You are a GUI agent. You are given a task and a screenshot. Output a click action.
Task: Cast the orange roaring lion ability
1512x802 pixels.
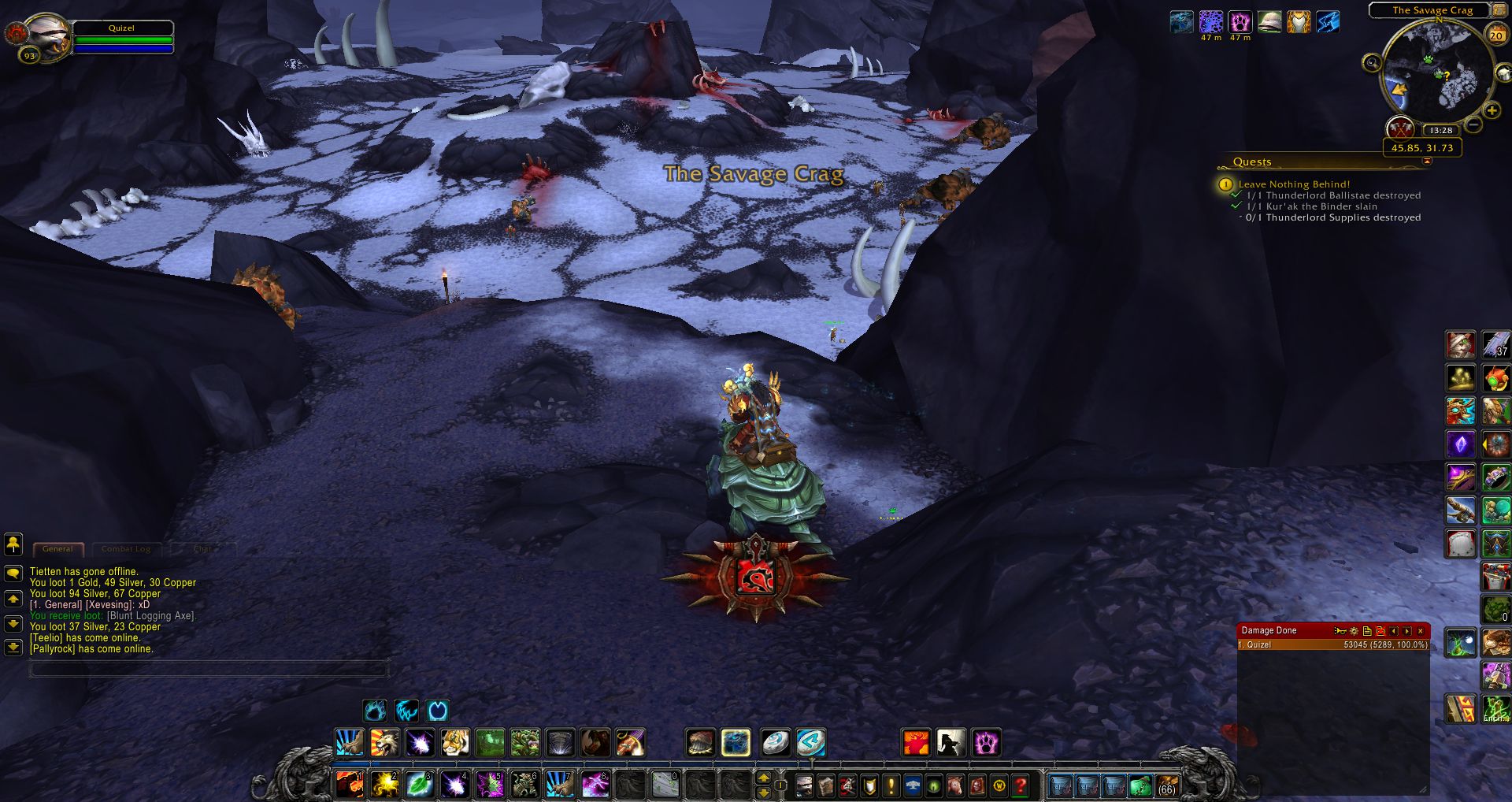[384, 742]
